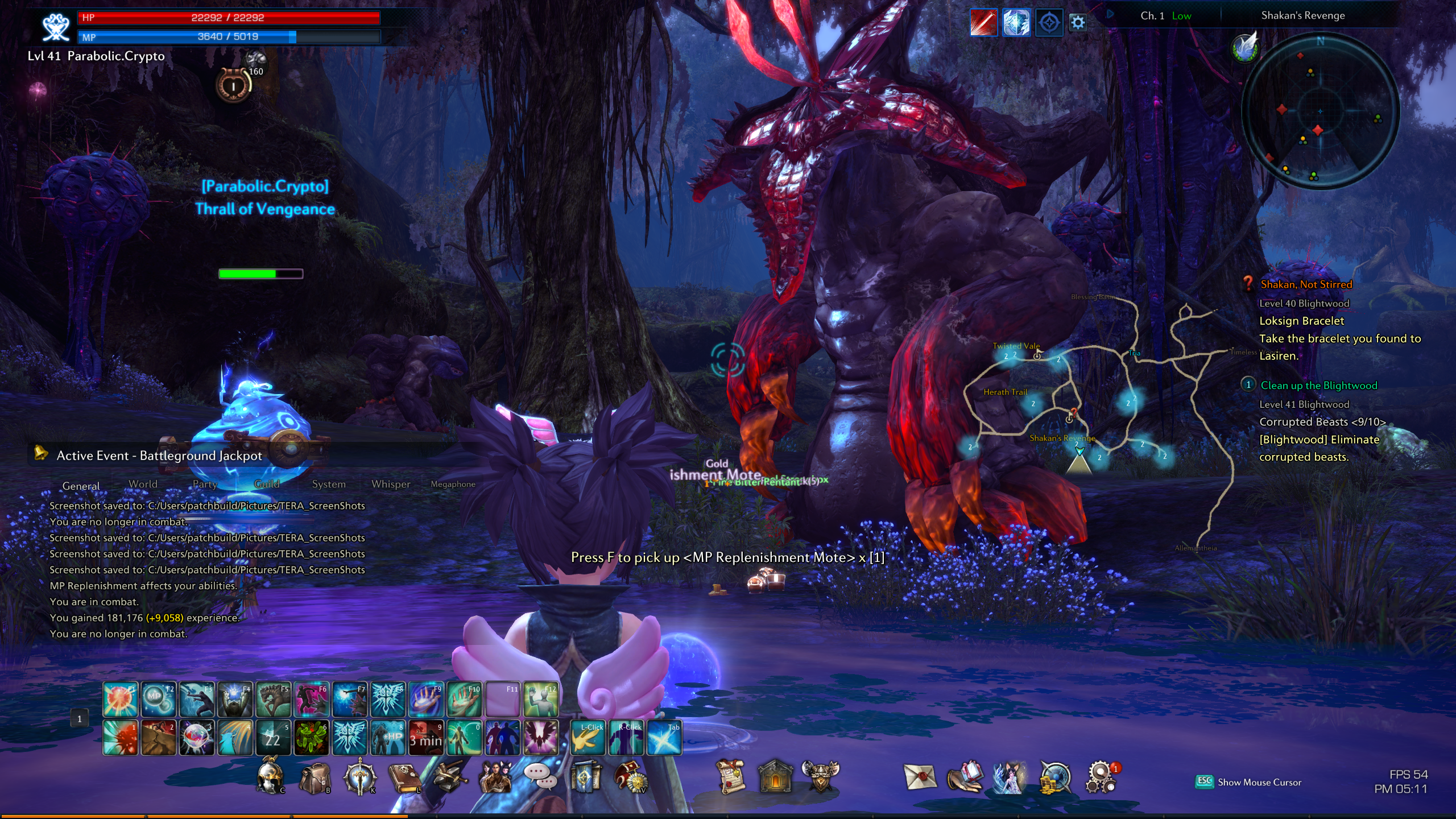Open the gears system menu with notification
The width and height of the screenshot is (1456, 819).
click(1101, 777)
